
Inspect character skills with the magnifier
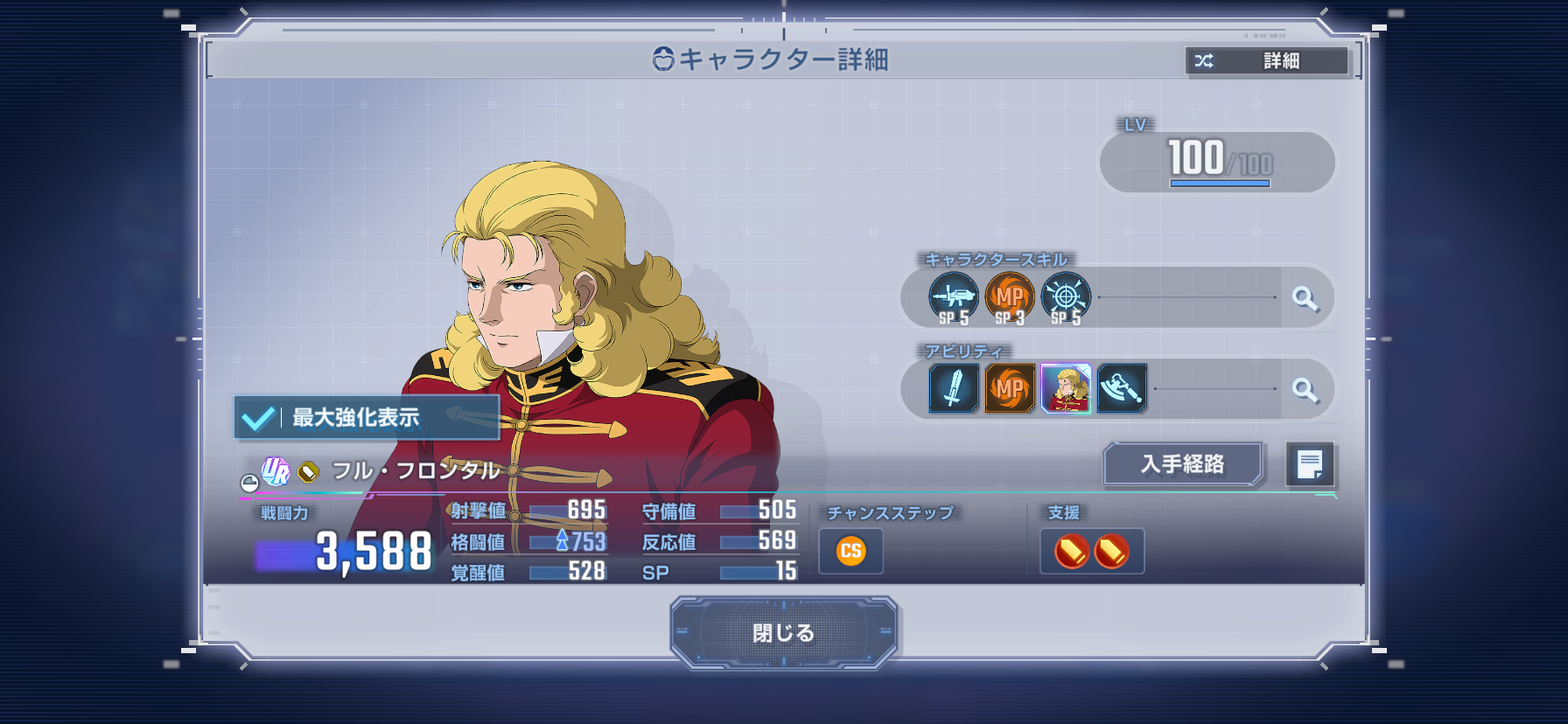(x=1305, y=298)
